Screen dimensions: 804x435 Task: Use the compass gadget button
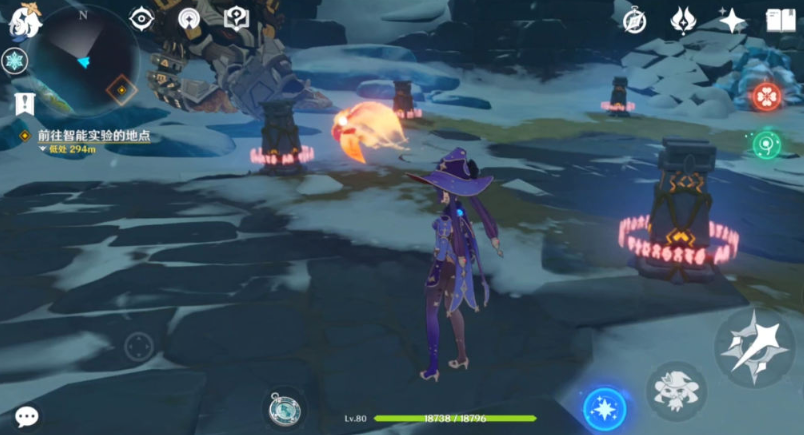point(283,408)
